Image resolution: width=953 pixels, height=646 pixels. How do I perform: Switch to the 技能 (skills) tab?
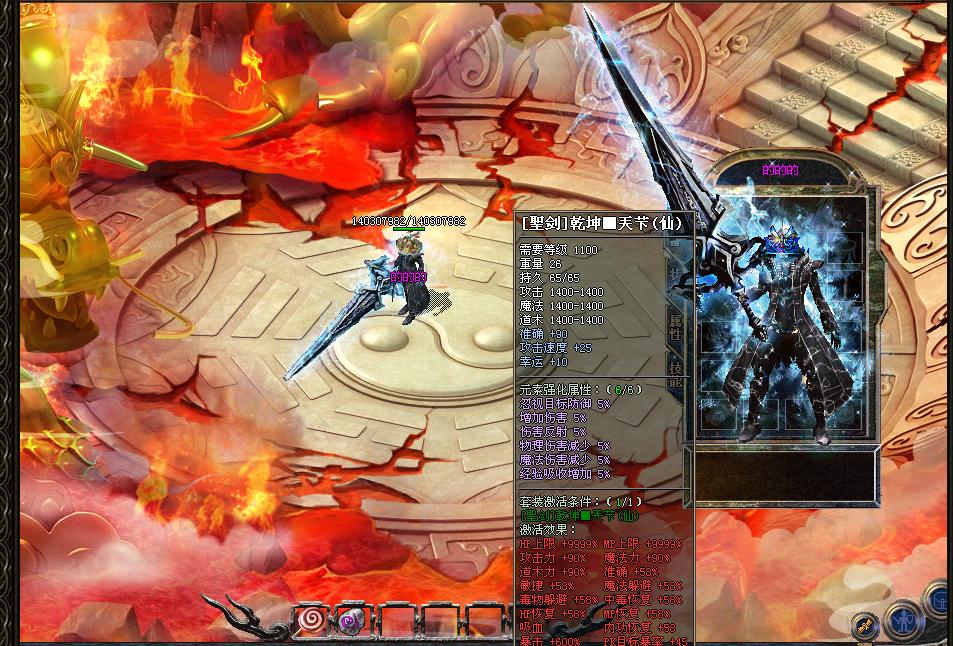point(676,374)
